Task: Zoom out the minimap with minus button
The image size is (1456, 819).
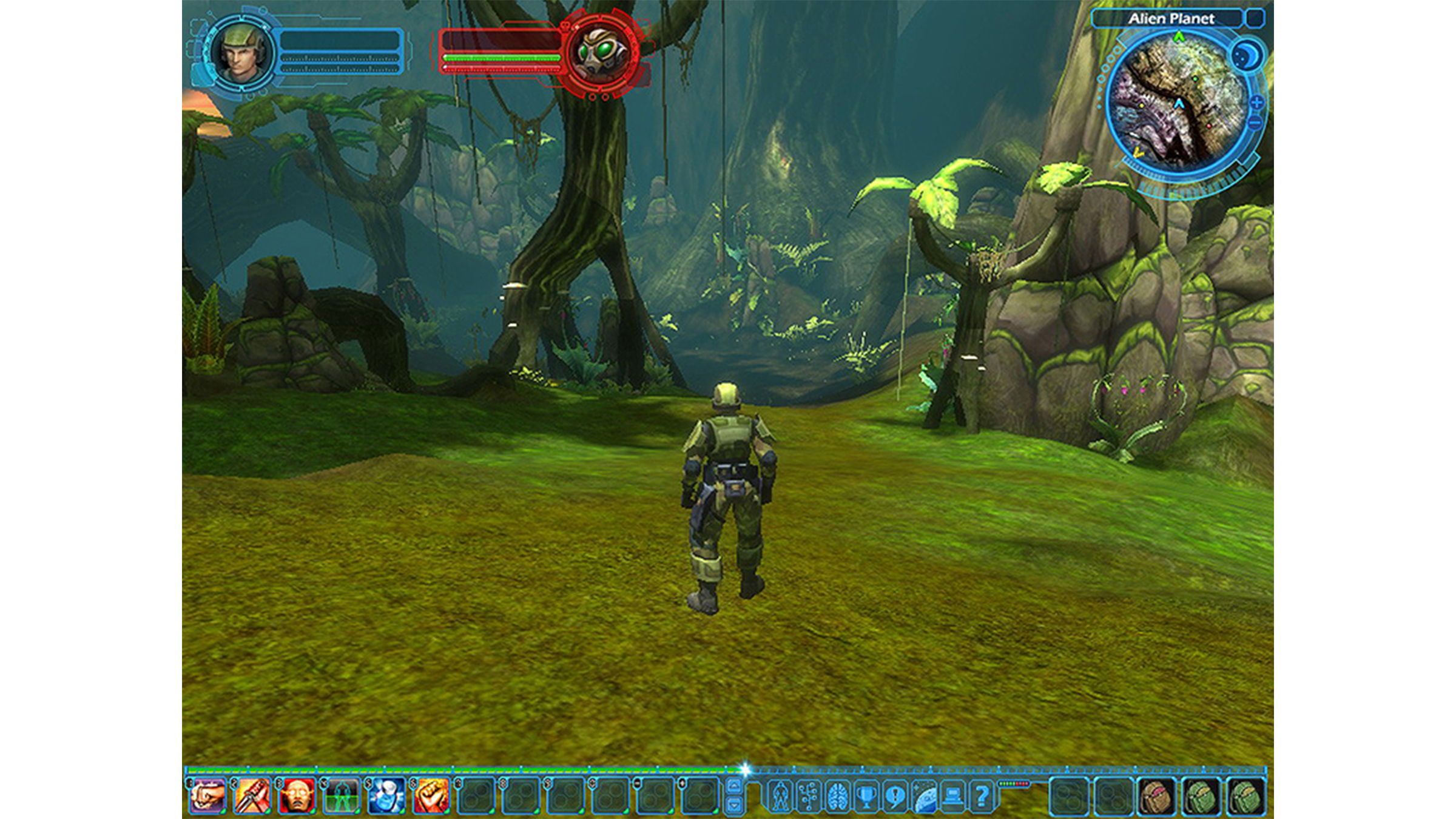Action: click(1254, 122)
